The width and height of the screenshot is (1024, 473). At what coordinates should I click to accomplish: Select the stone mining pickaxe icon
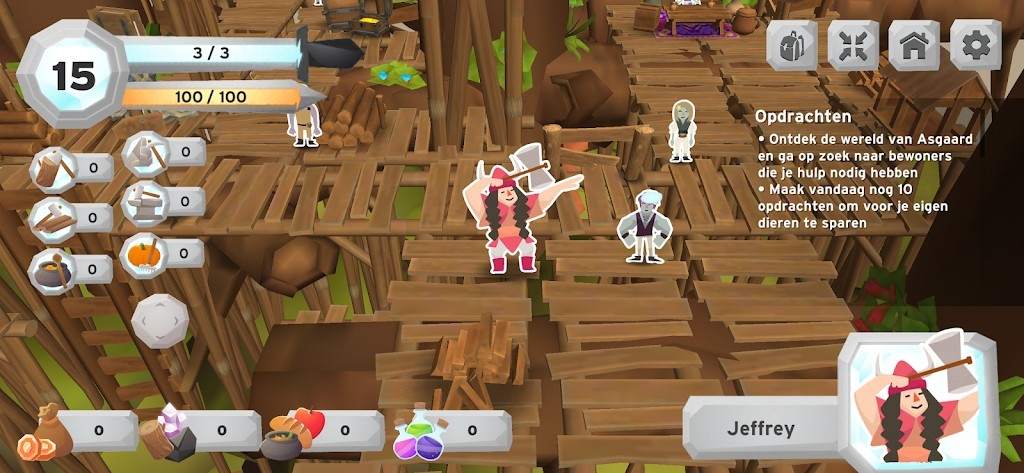(146, 152)
